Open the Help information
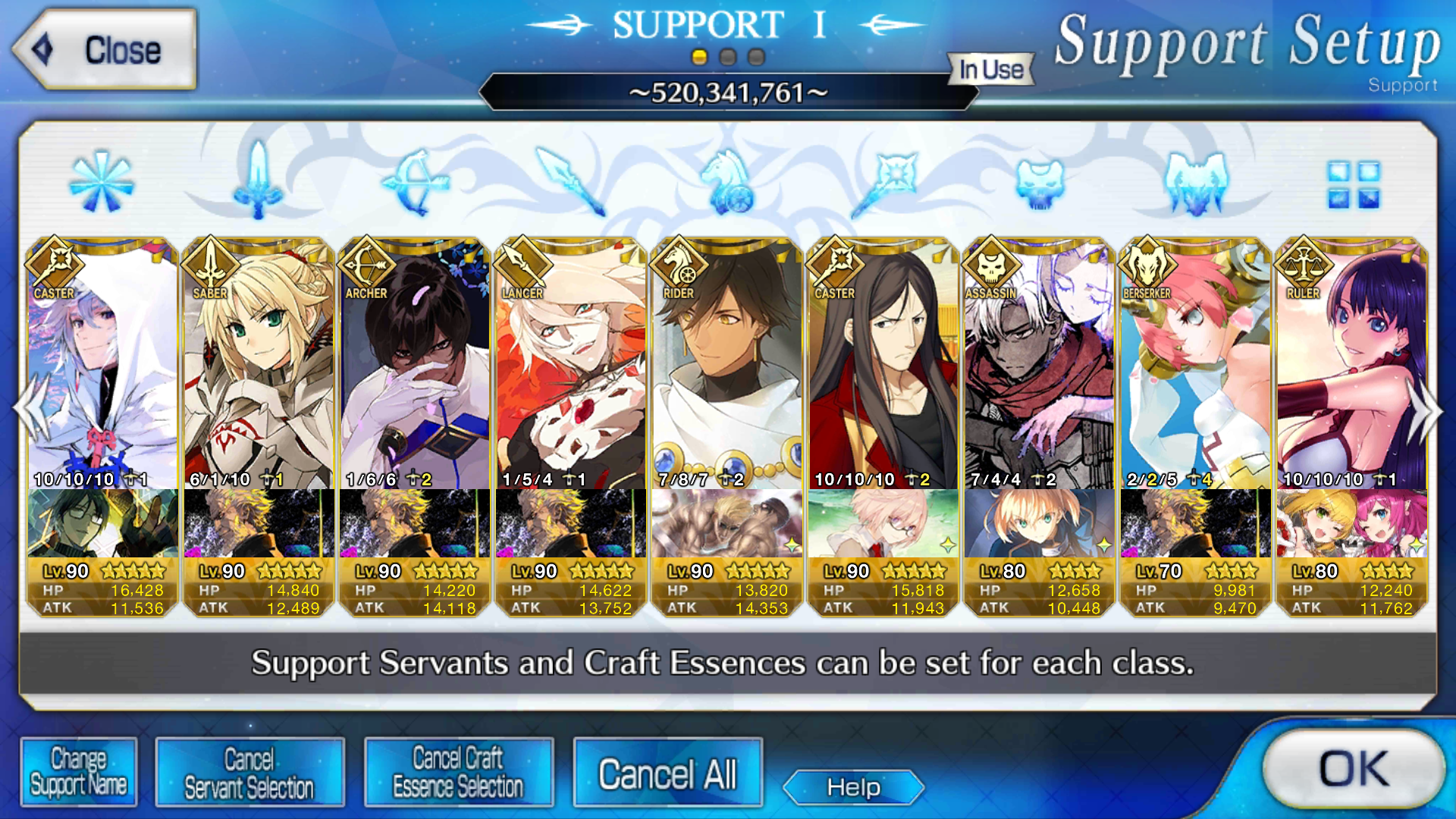The image size is (1456, 819). pyautogui.click(x=853, y=787)
